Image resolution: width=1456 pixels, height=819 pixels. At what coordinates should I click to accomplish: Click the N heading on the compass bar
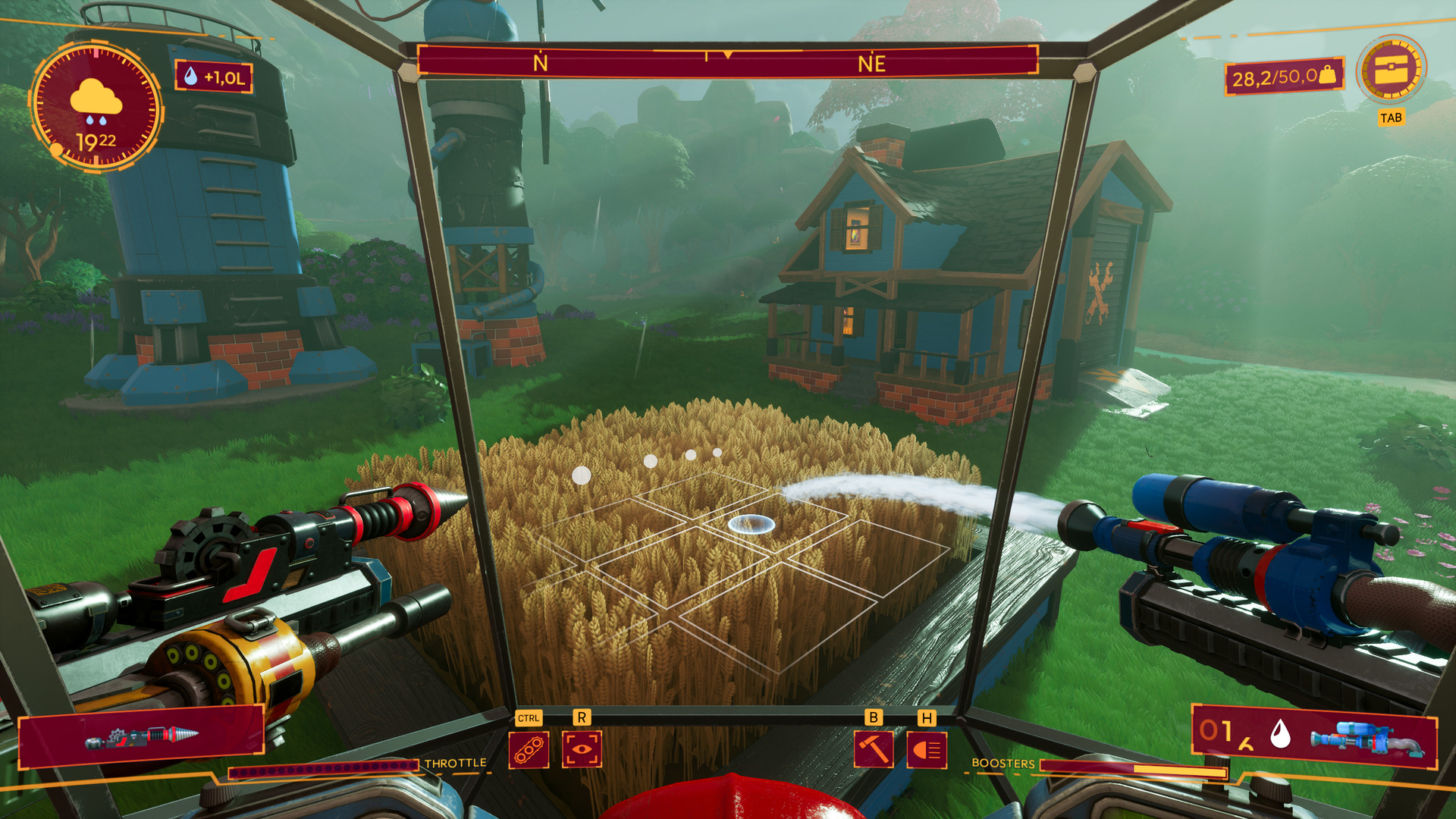(x=540, y=63)
